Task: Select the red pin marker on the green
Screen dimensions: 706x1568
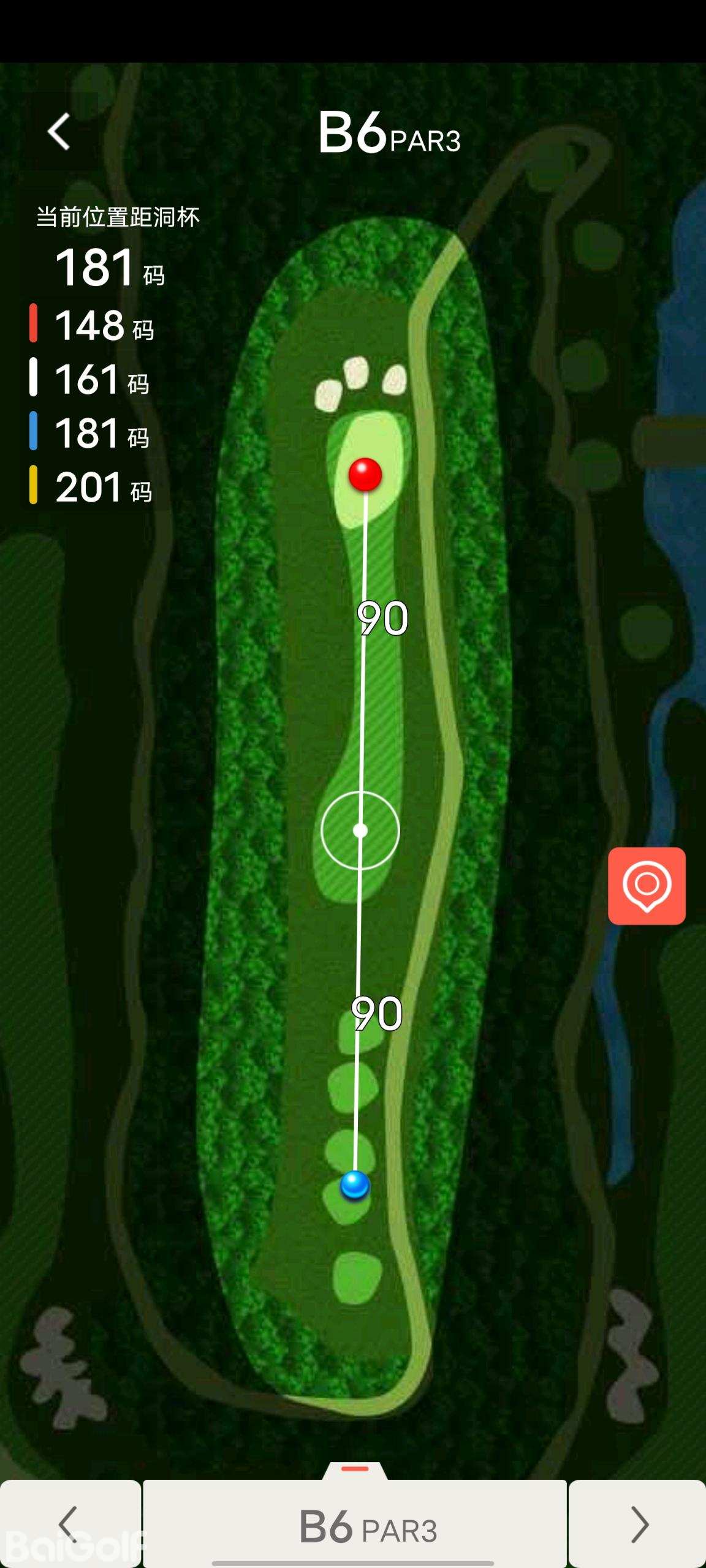Action: [365, 474]
